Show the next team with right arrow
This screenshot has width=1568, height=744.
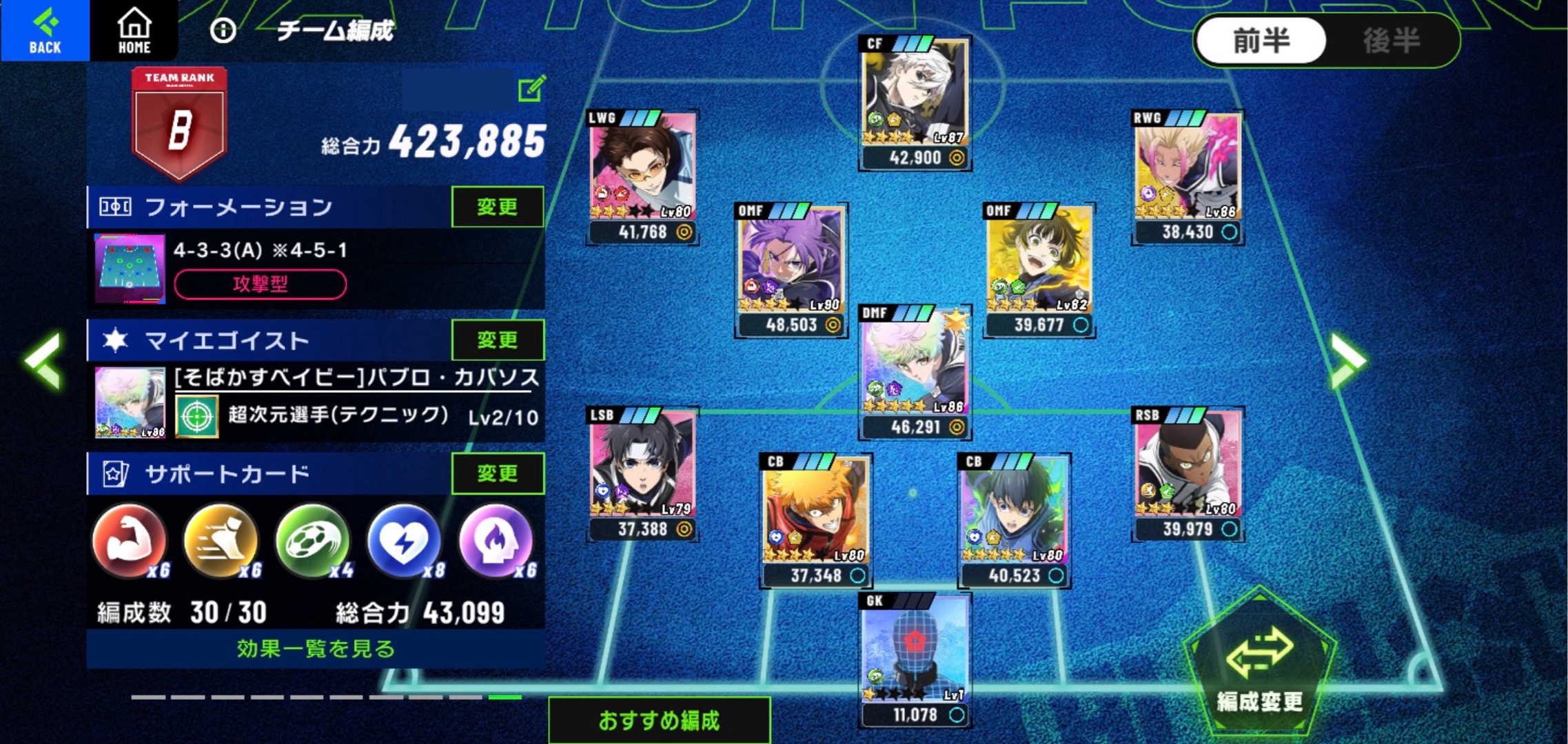point(1347,360)
